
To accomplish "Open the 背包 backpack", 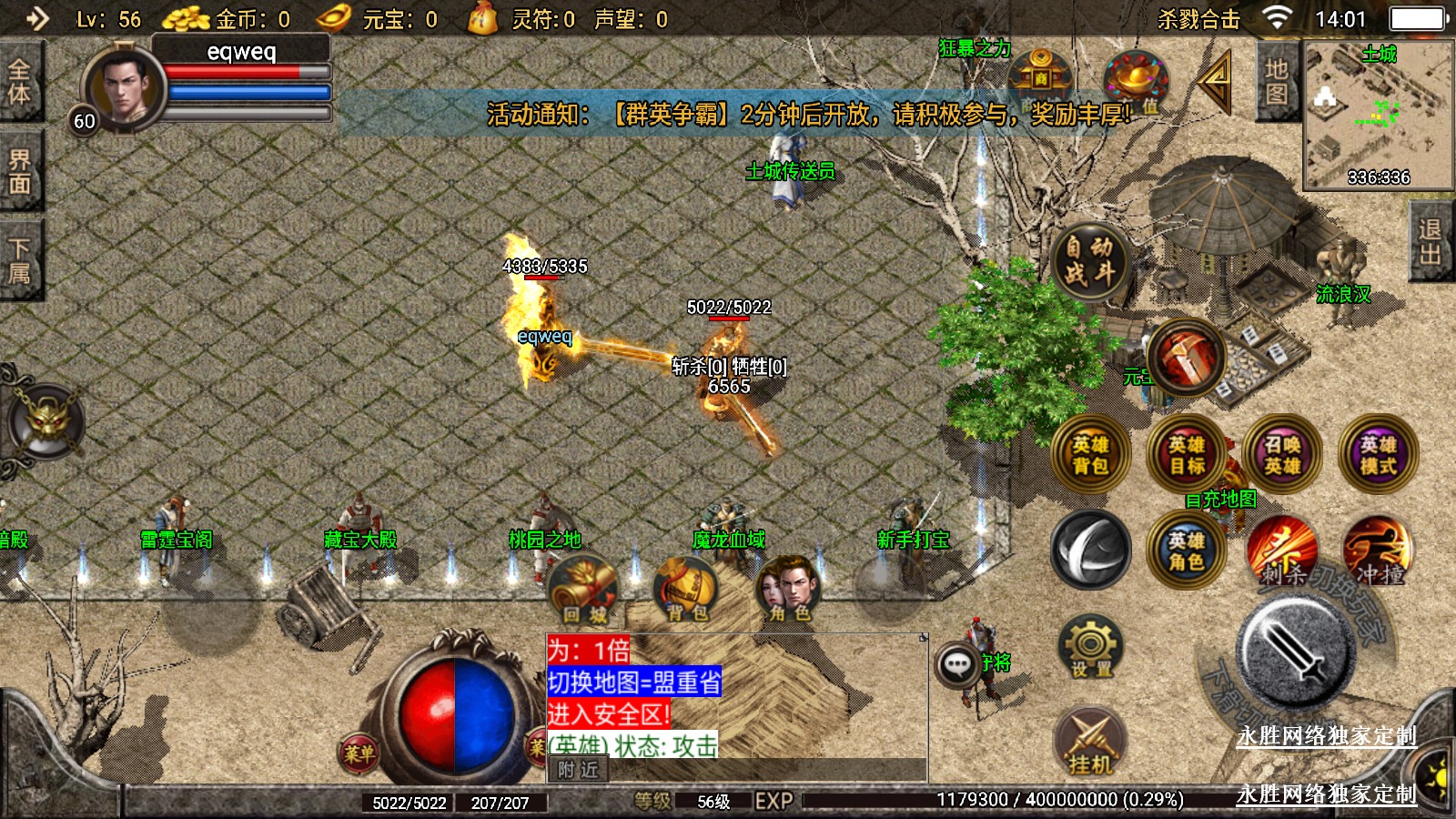I will click(687, 588).
